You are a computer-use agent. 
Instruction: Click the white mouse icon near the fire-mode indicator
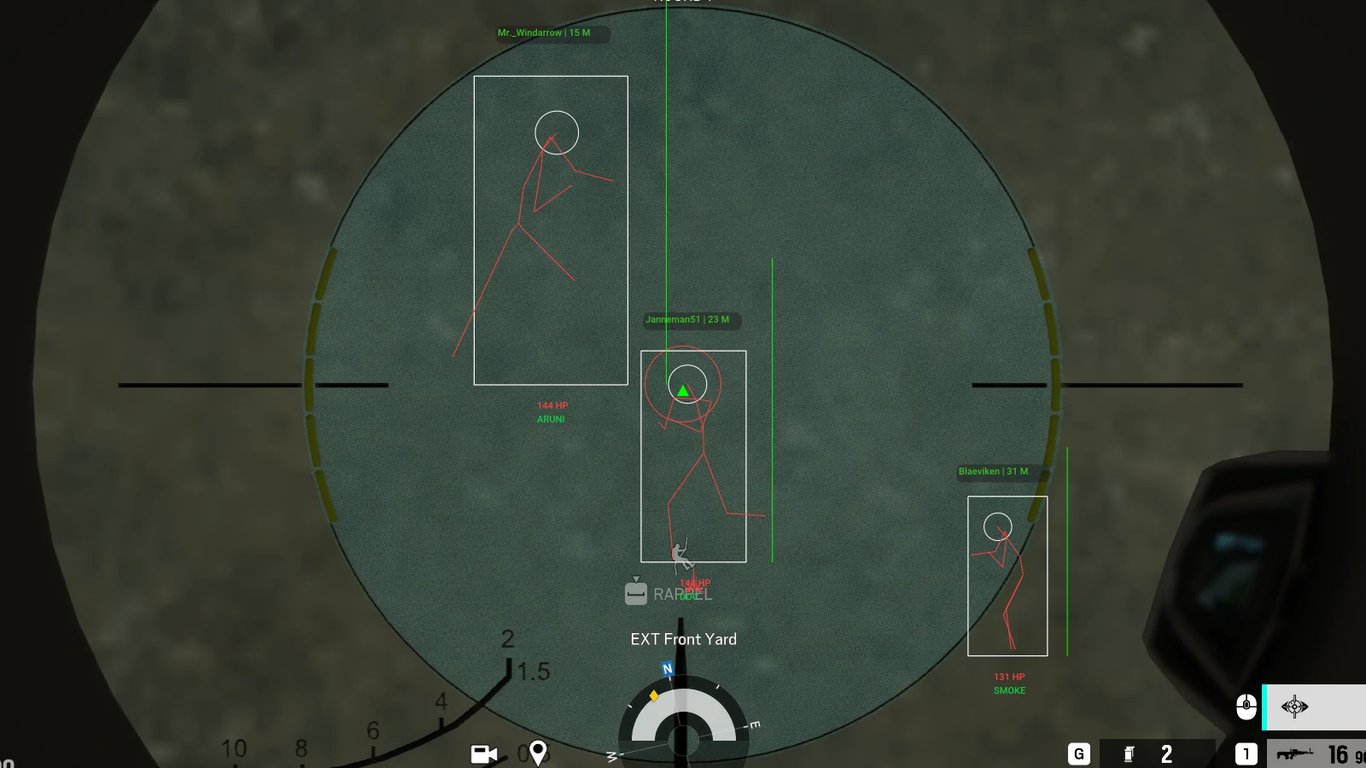[1246, 707]
